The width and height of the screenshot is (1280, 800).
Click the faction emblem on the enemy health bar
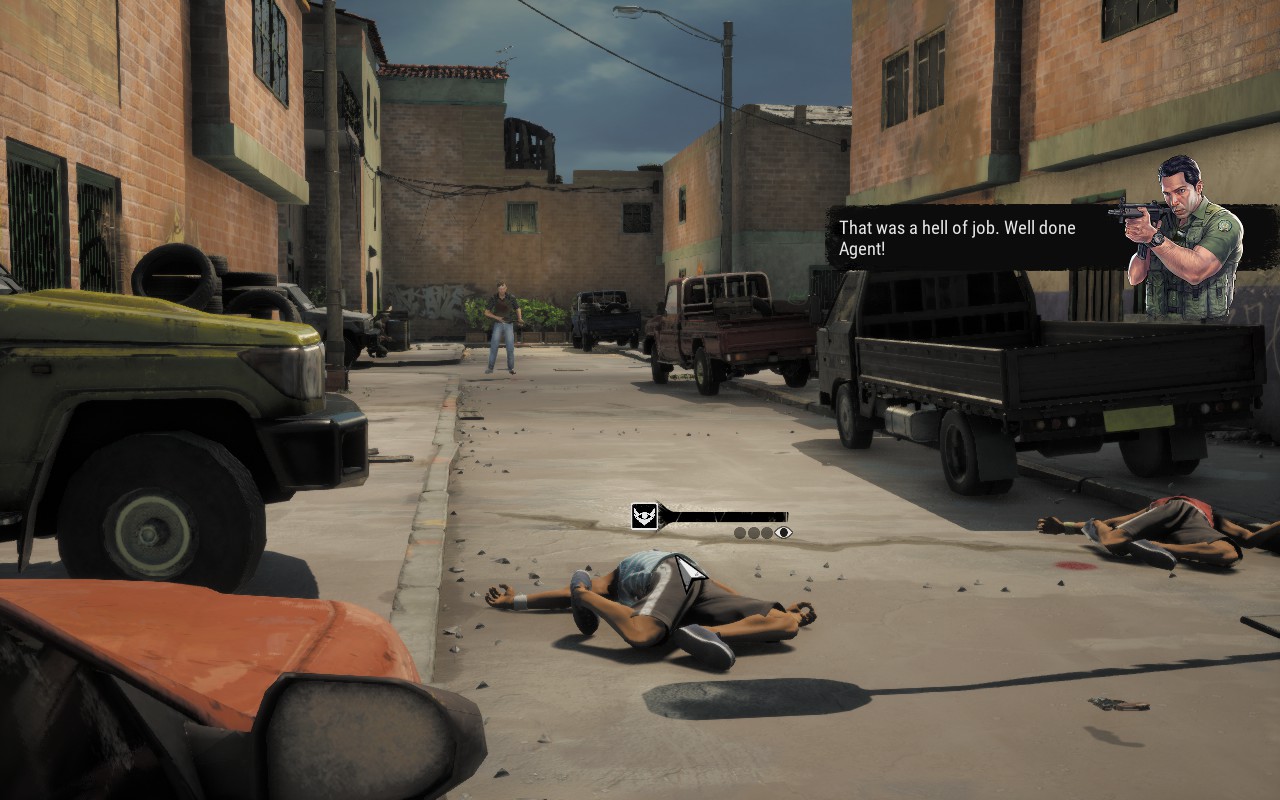click(644, 515)
